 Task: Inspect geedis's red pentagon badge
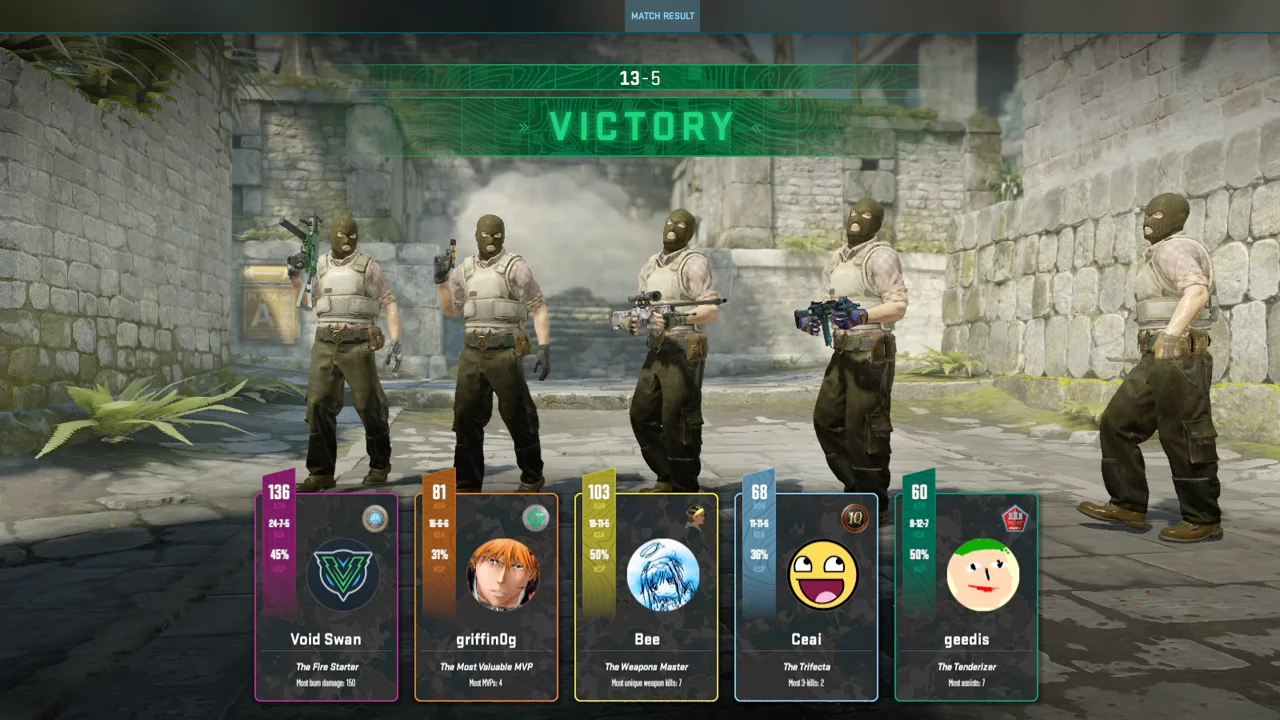click(1015, 518)
